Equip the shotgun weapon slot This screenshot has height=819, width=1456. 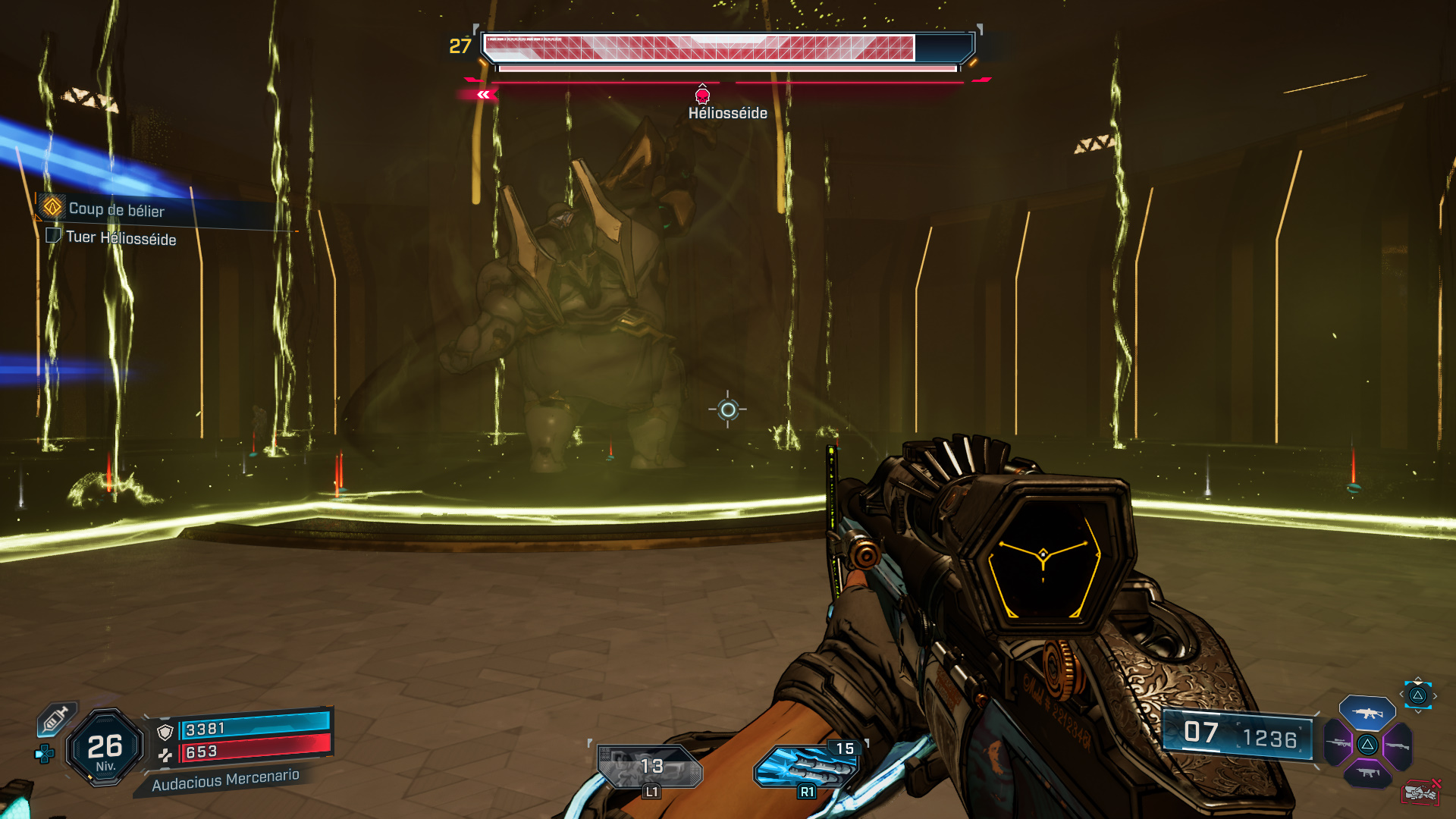(x=1397, y=745)
